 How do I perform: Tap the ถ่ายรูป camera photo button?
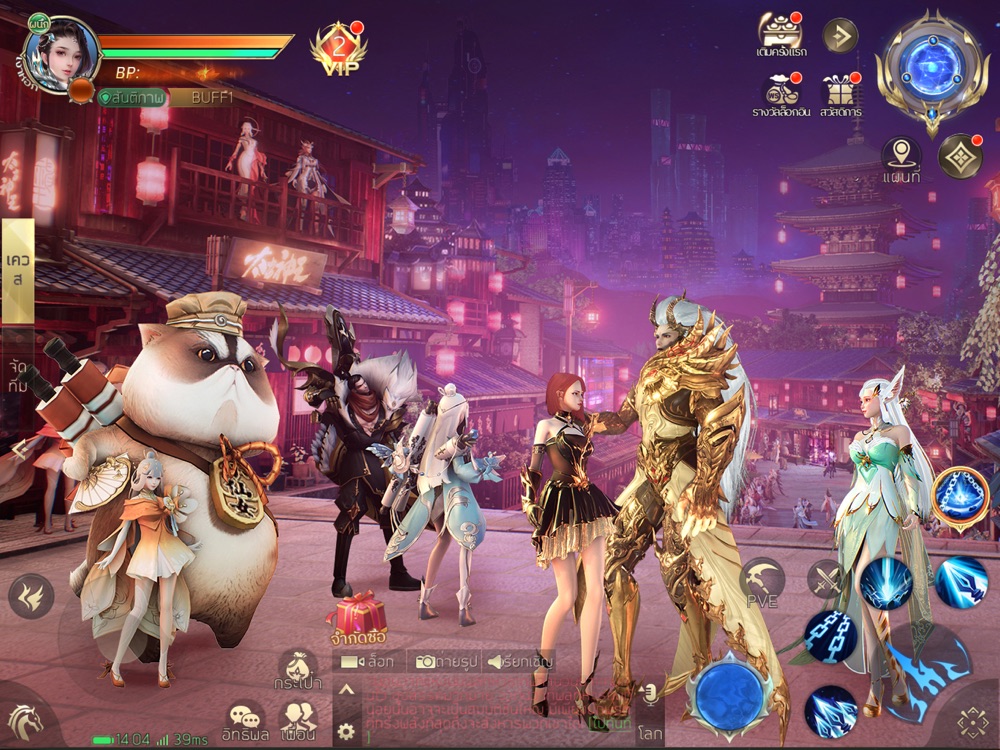445,661
